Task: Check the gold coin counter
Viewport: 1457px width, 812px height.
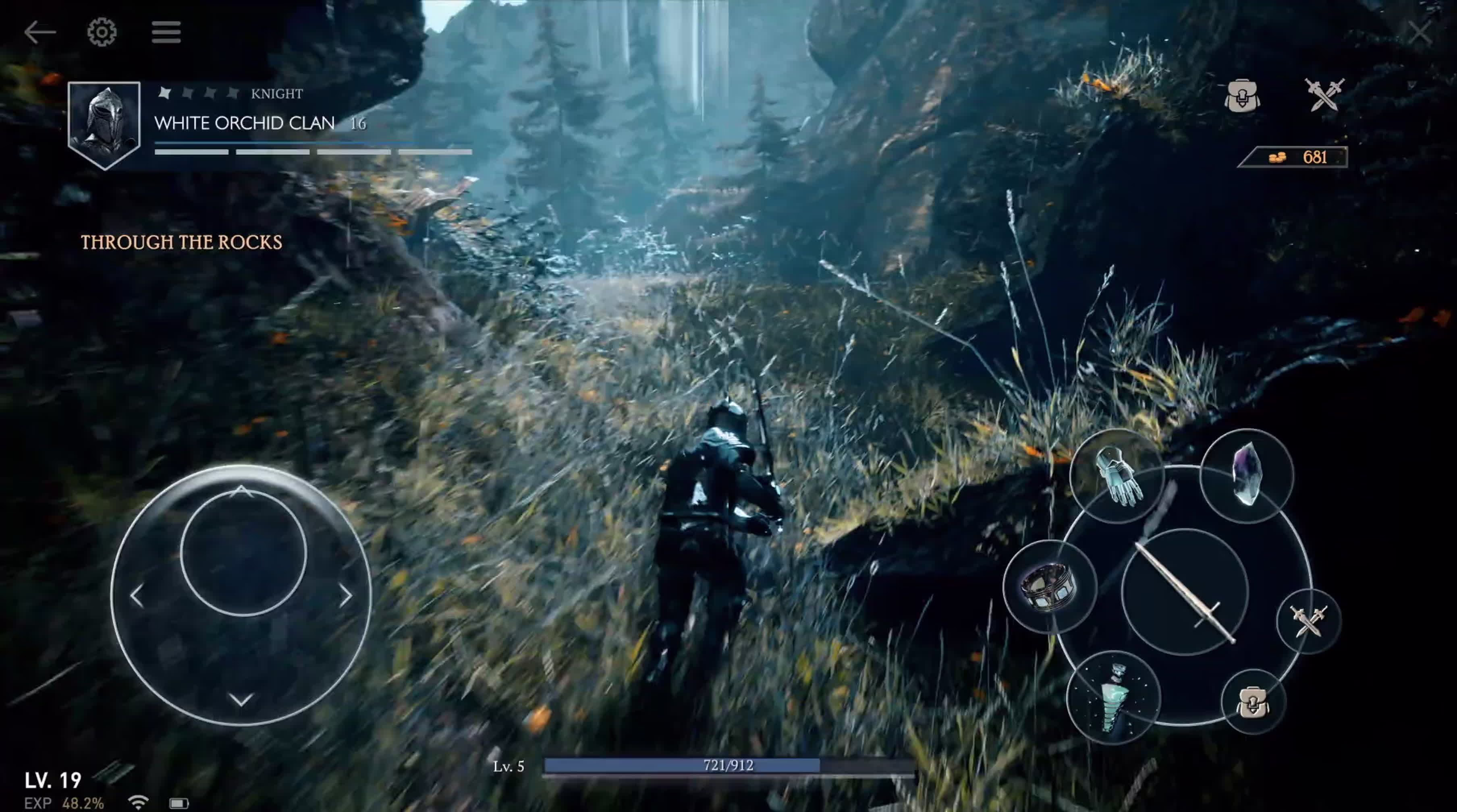Action: [x=1295, y=157]
